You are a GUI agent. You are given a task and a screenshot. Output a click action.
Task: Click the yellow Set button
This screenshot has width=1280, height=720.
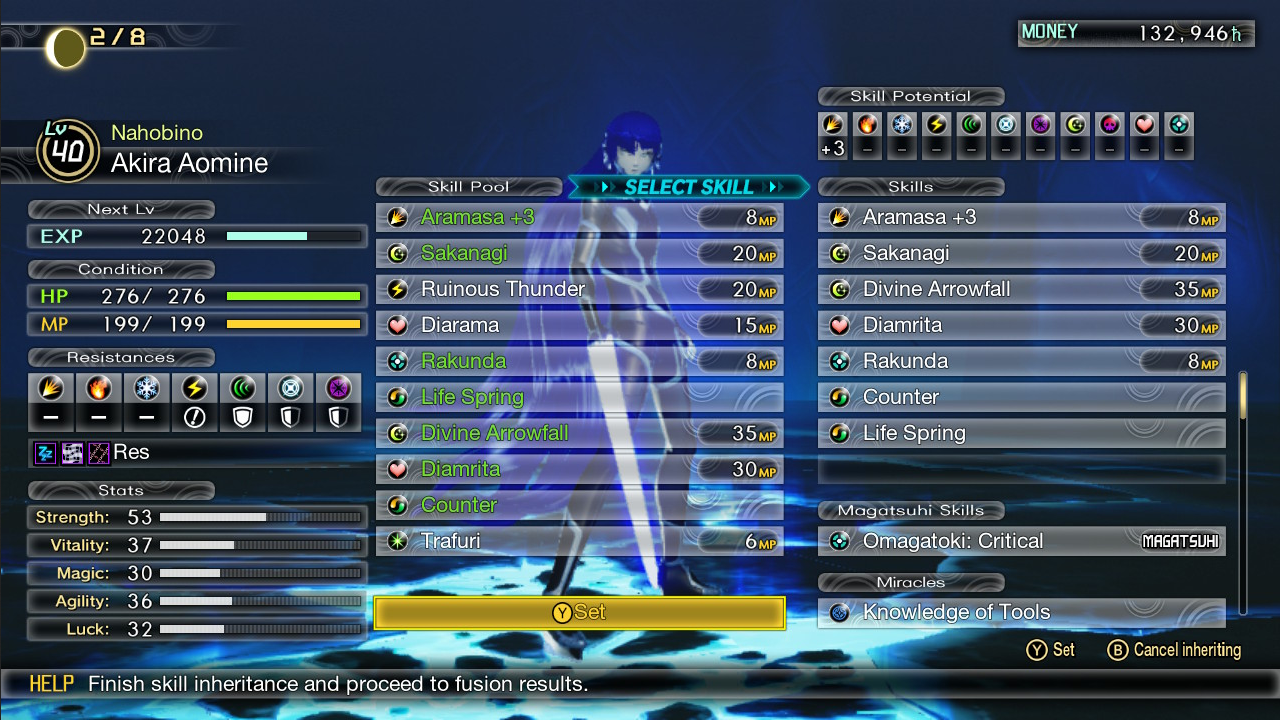(x=579, y=612)
